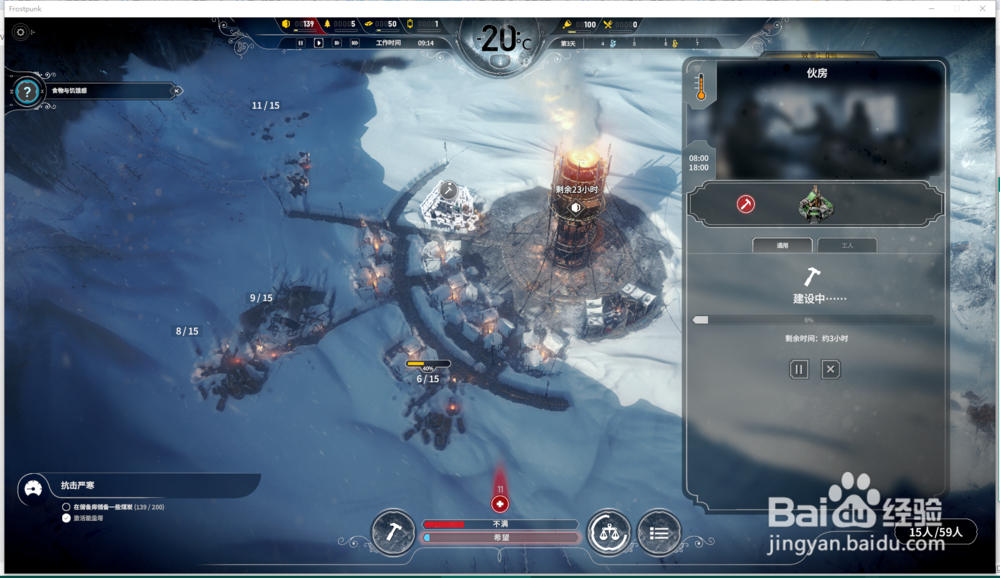Open the economy list button
1000x578 pixels.
click(x=659, y=532)
